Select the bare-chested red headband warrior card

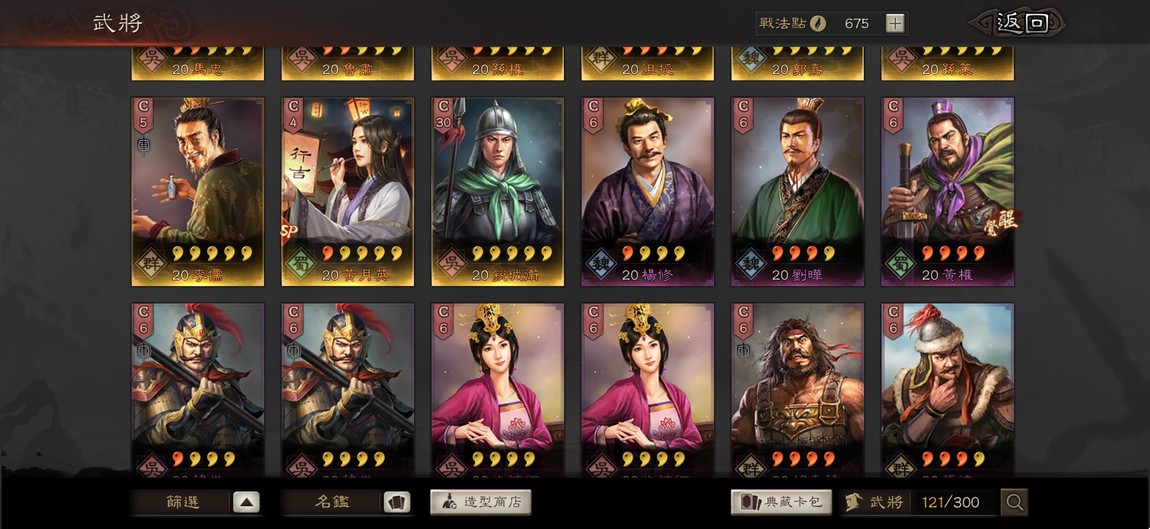pos(797,390)
